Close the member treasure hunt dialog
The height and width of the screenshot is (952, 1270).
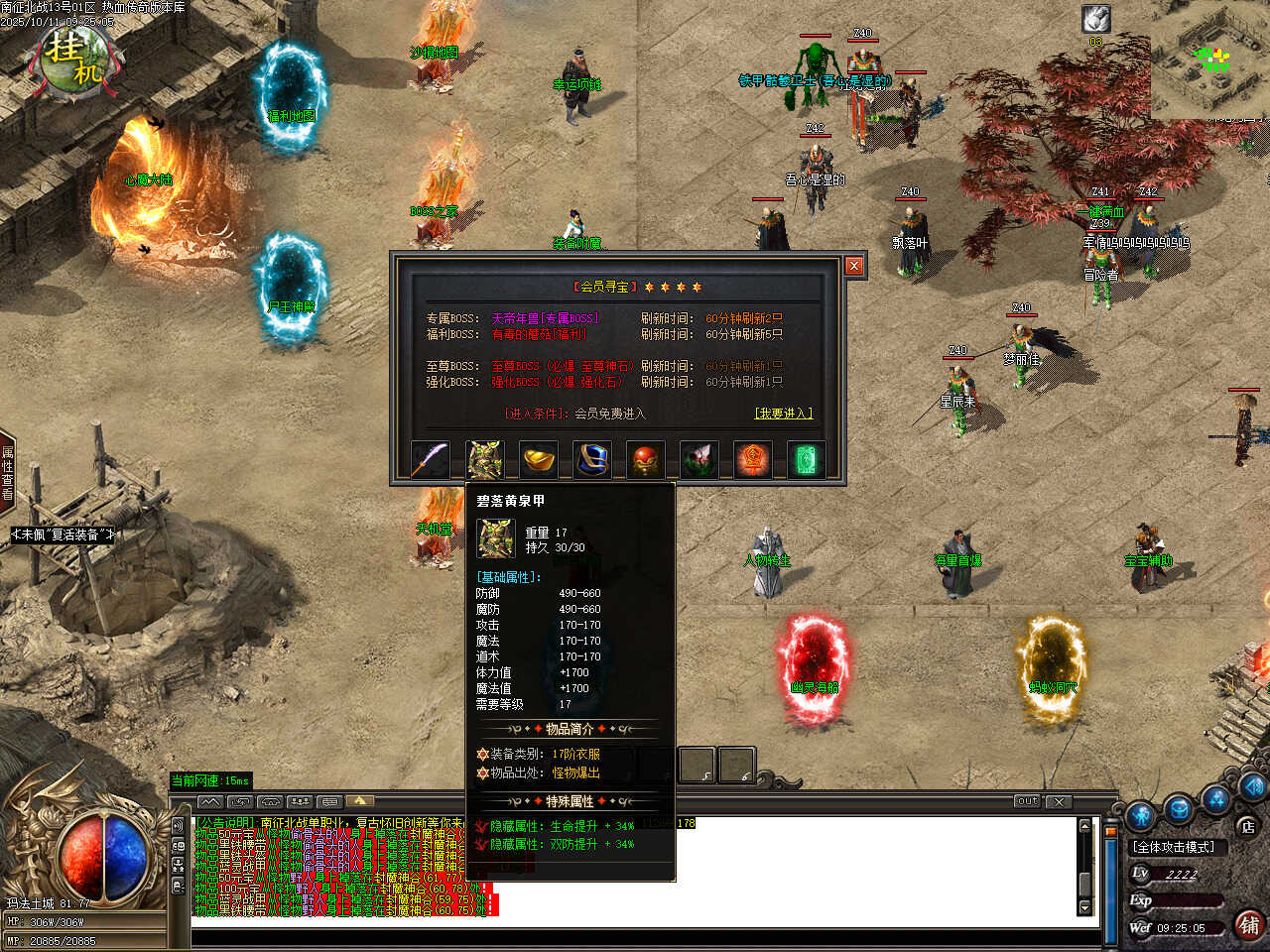pos(853,266)
